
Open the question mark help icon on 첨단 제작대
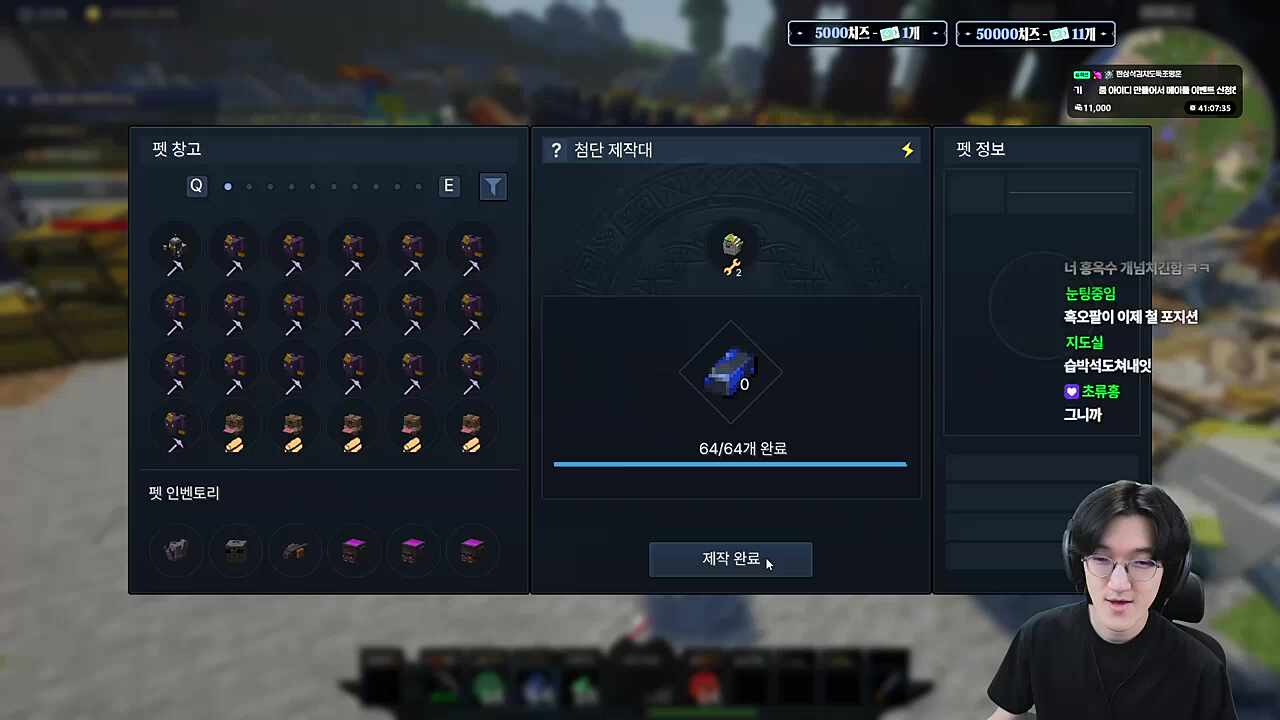(556, 150)
